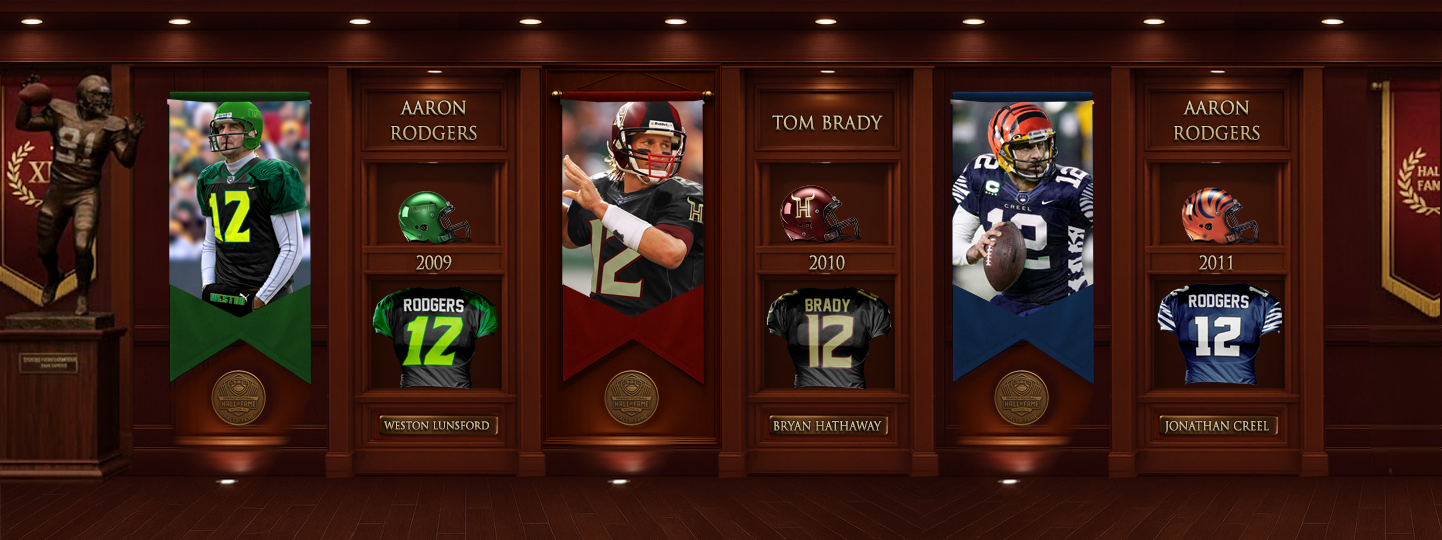Click the Jonathan Creel nameplate

click(1217, 426)
